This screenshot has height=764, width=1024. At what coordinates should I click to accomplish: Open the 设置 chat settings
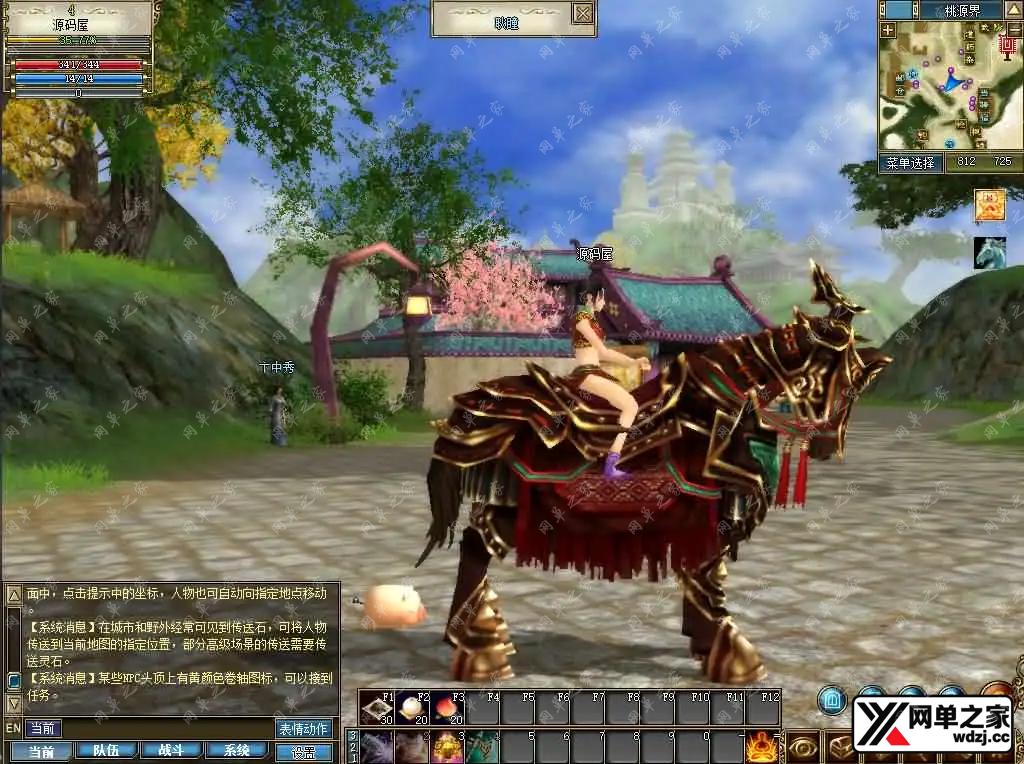(304, 752)
